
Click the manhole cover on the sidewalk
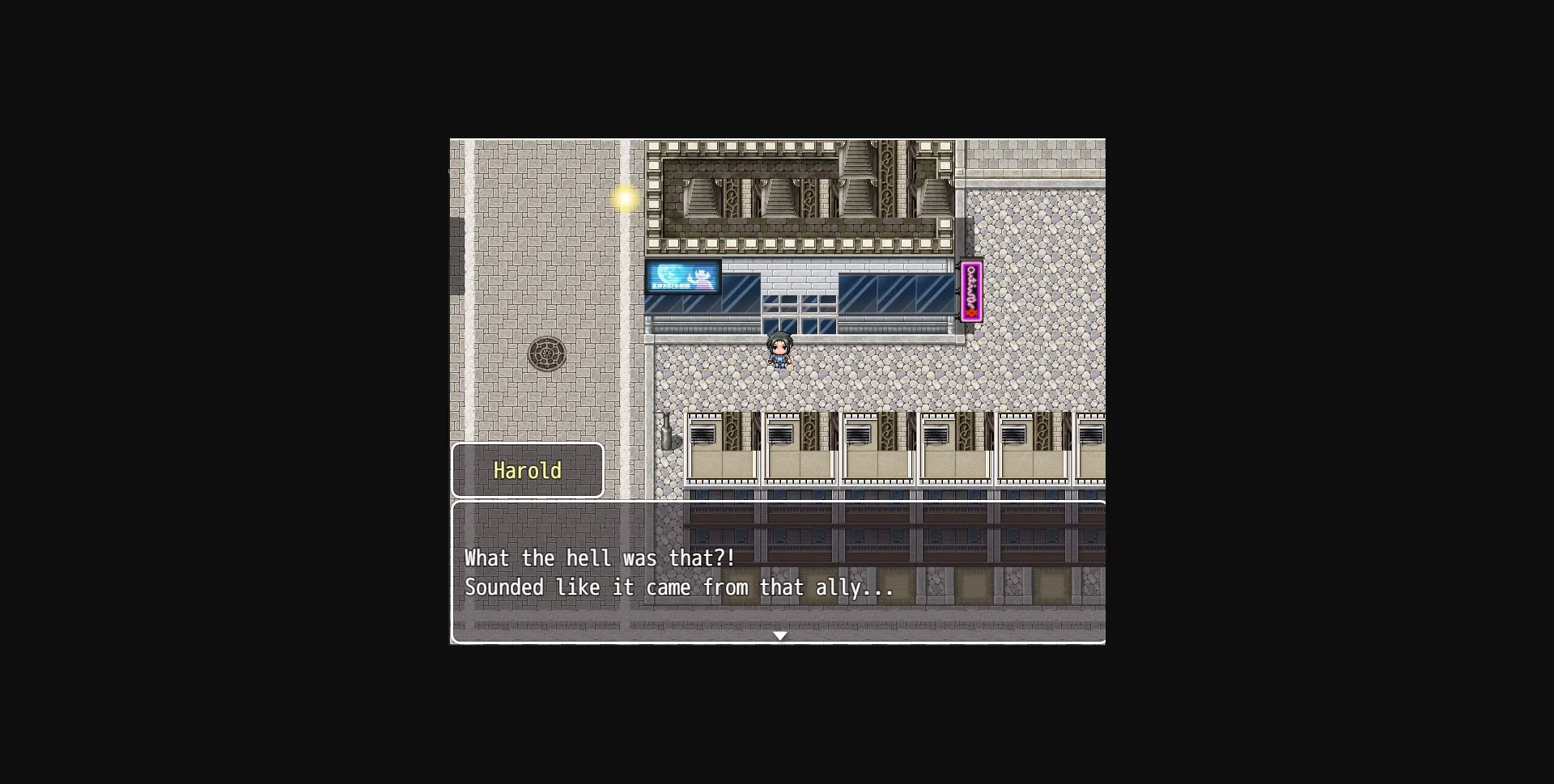pos(547,352)
